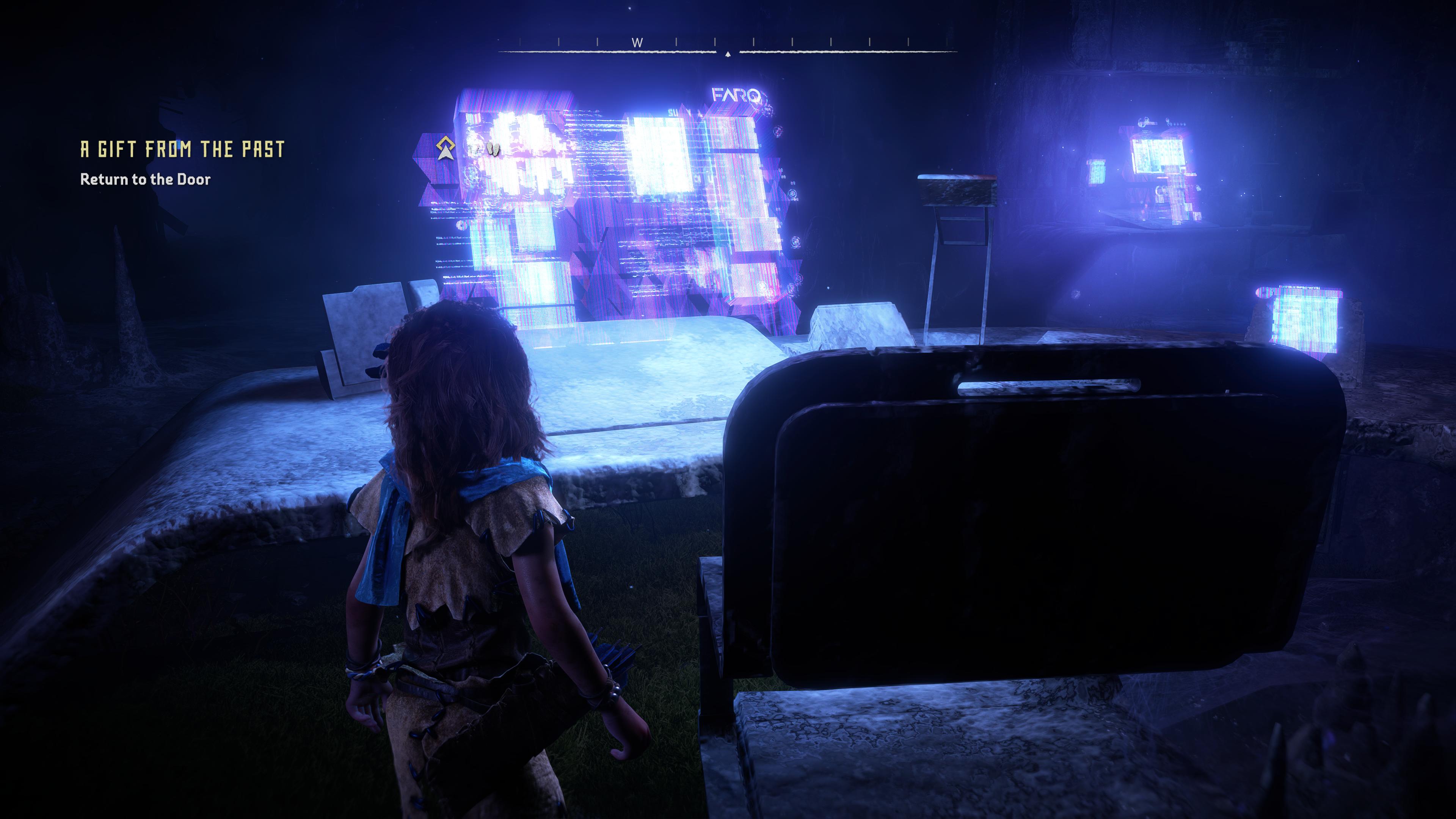1456x819 pixels.
Task: Click the "Return to the Door" objective text
Action: tap(145, 179)
